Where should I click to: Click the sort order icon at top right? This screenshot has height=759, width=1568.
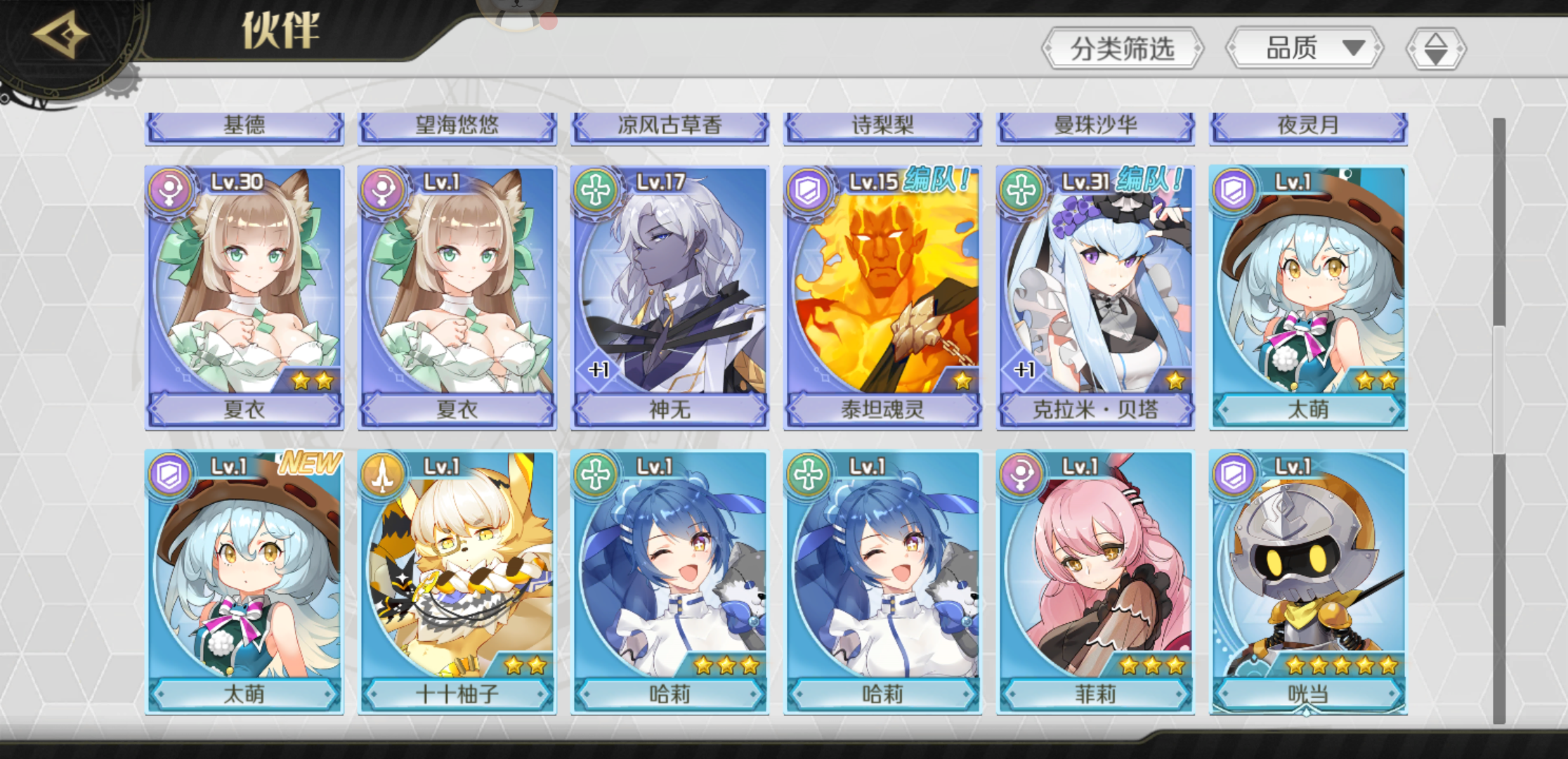(1437, 49)
